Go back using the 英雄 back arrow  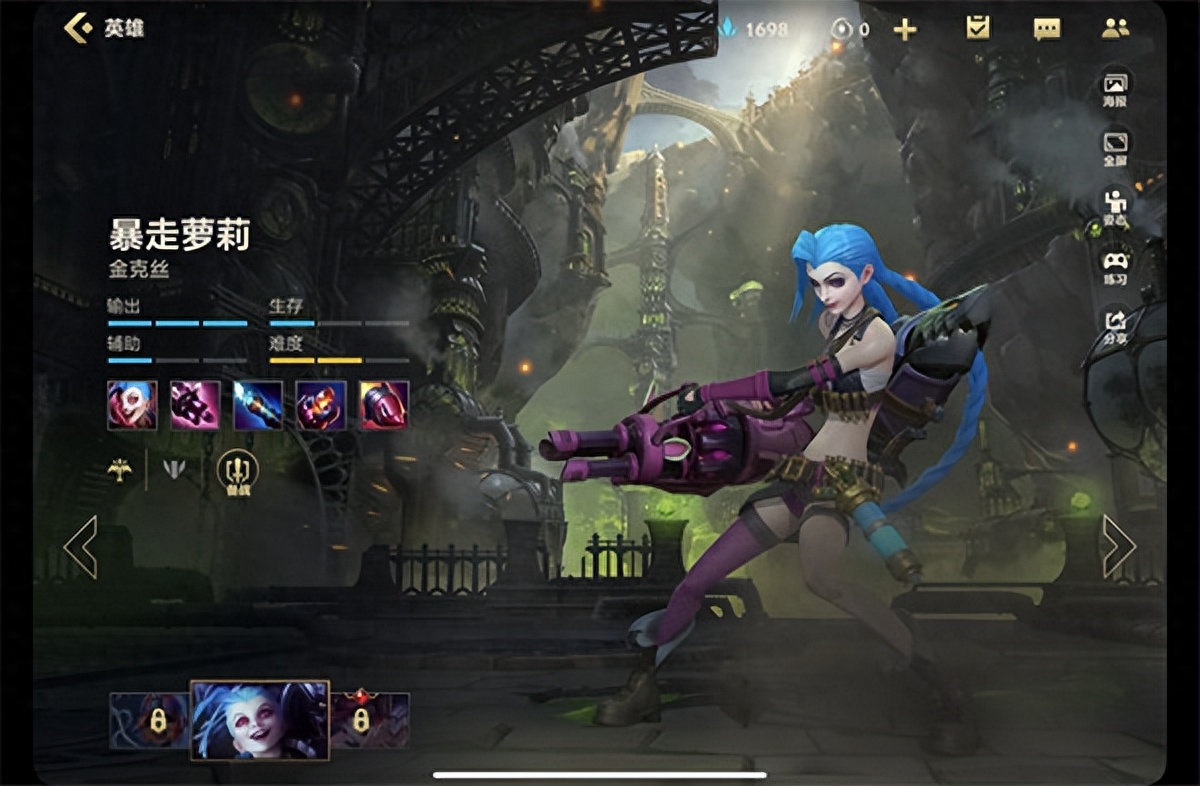pos(78,28)
